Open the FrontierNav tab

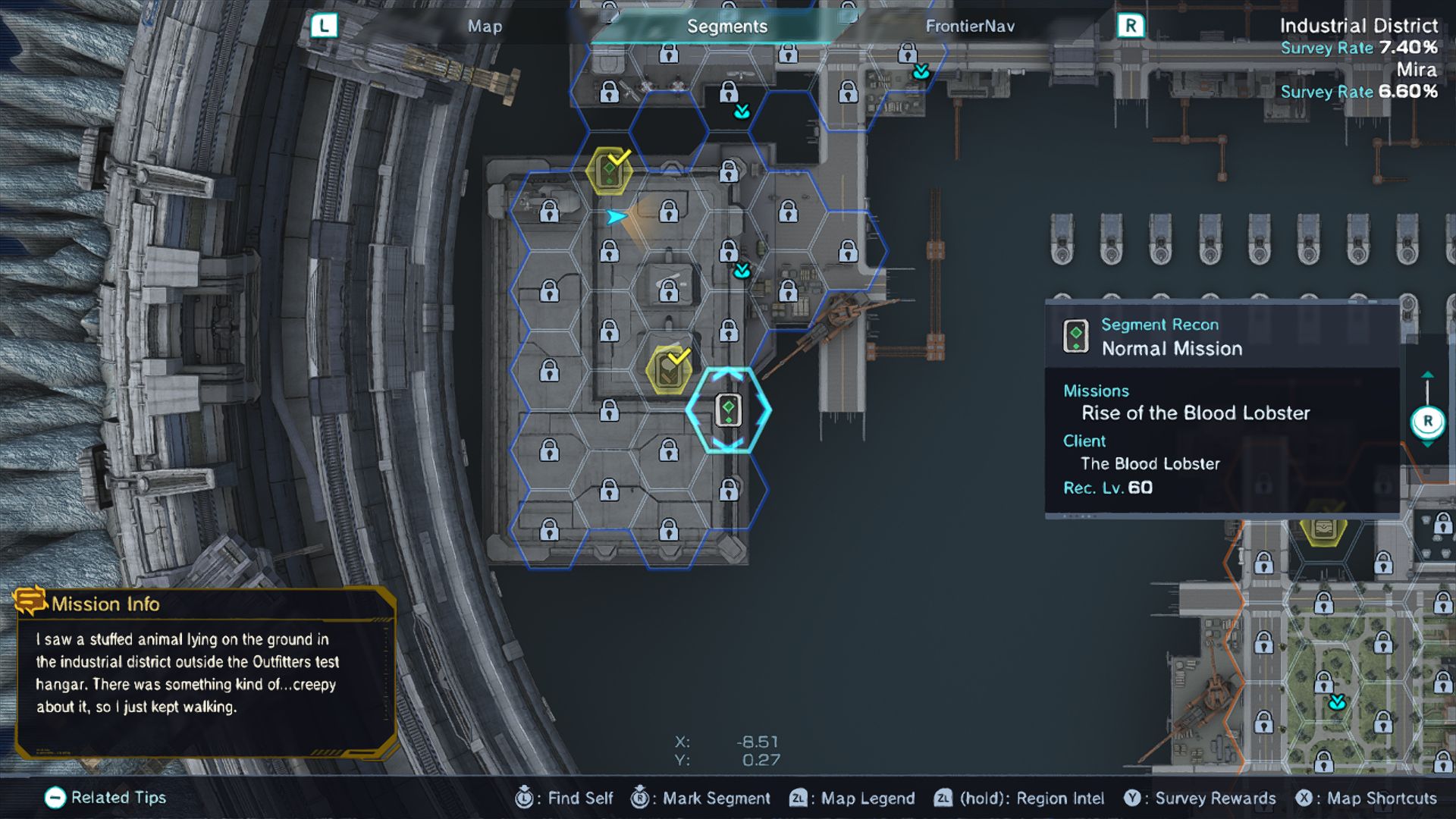(969, 27)
